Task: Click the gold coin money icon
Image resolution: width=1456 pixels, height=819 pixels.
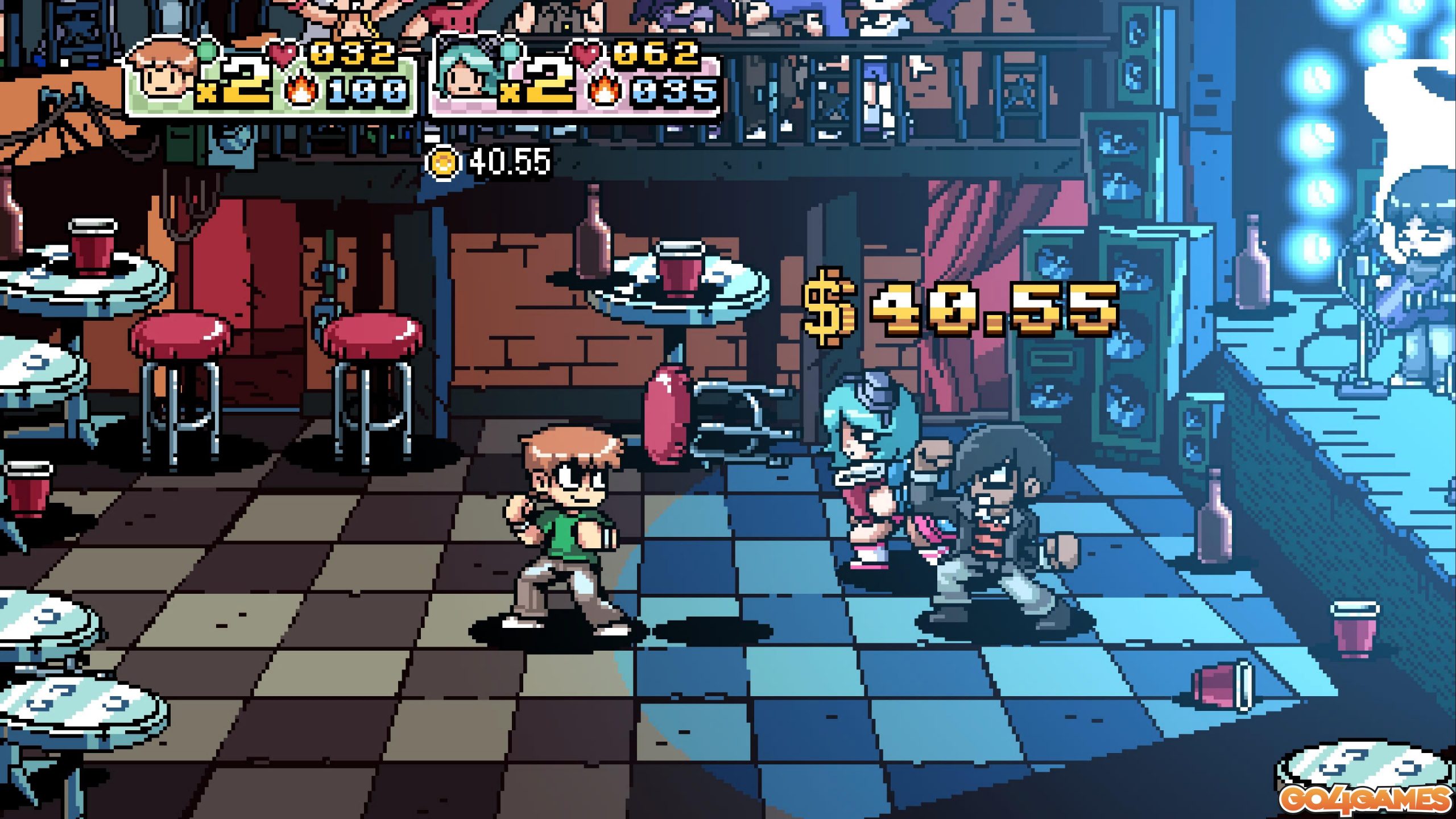Action: pos(443,163)
